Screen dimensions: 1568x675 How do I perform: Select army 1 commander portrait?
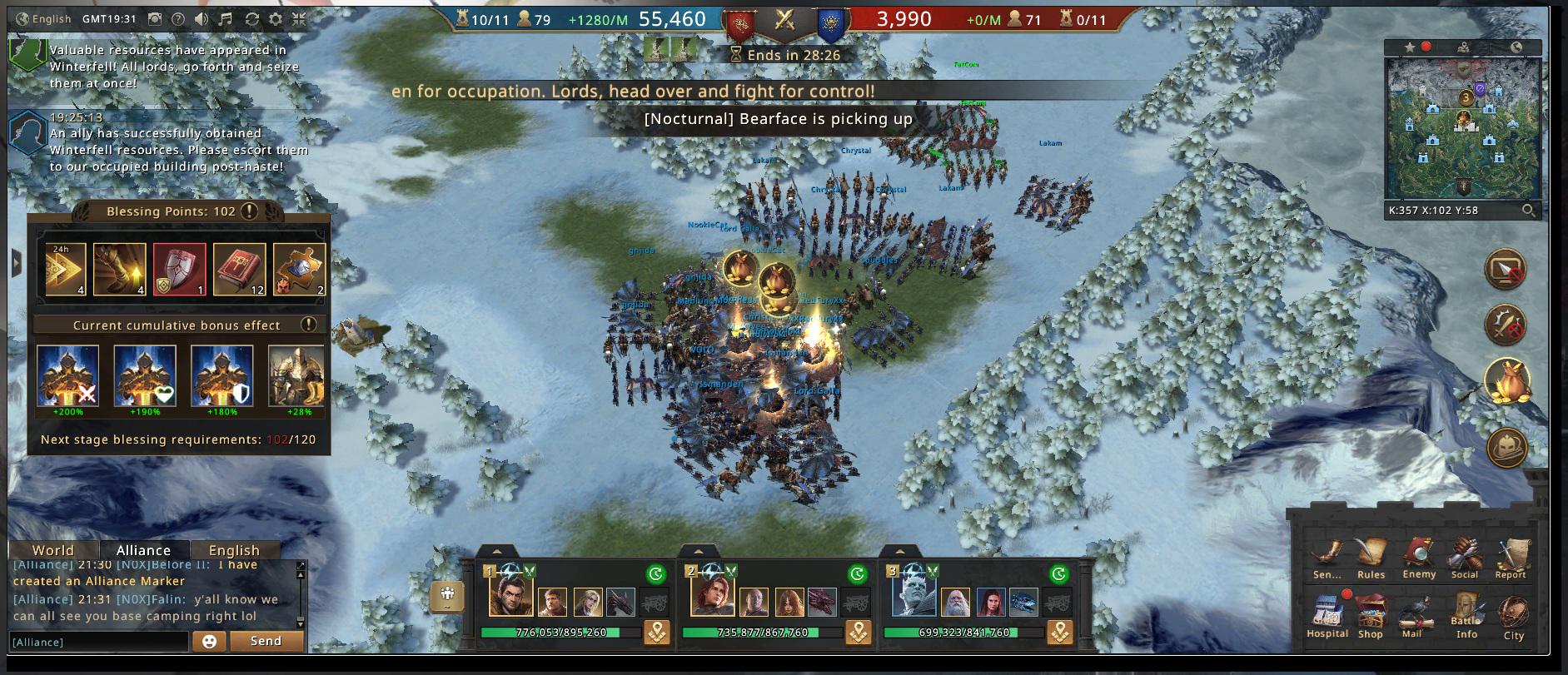click(x=510, y=596)
